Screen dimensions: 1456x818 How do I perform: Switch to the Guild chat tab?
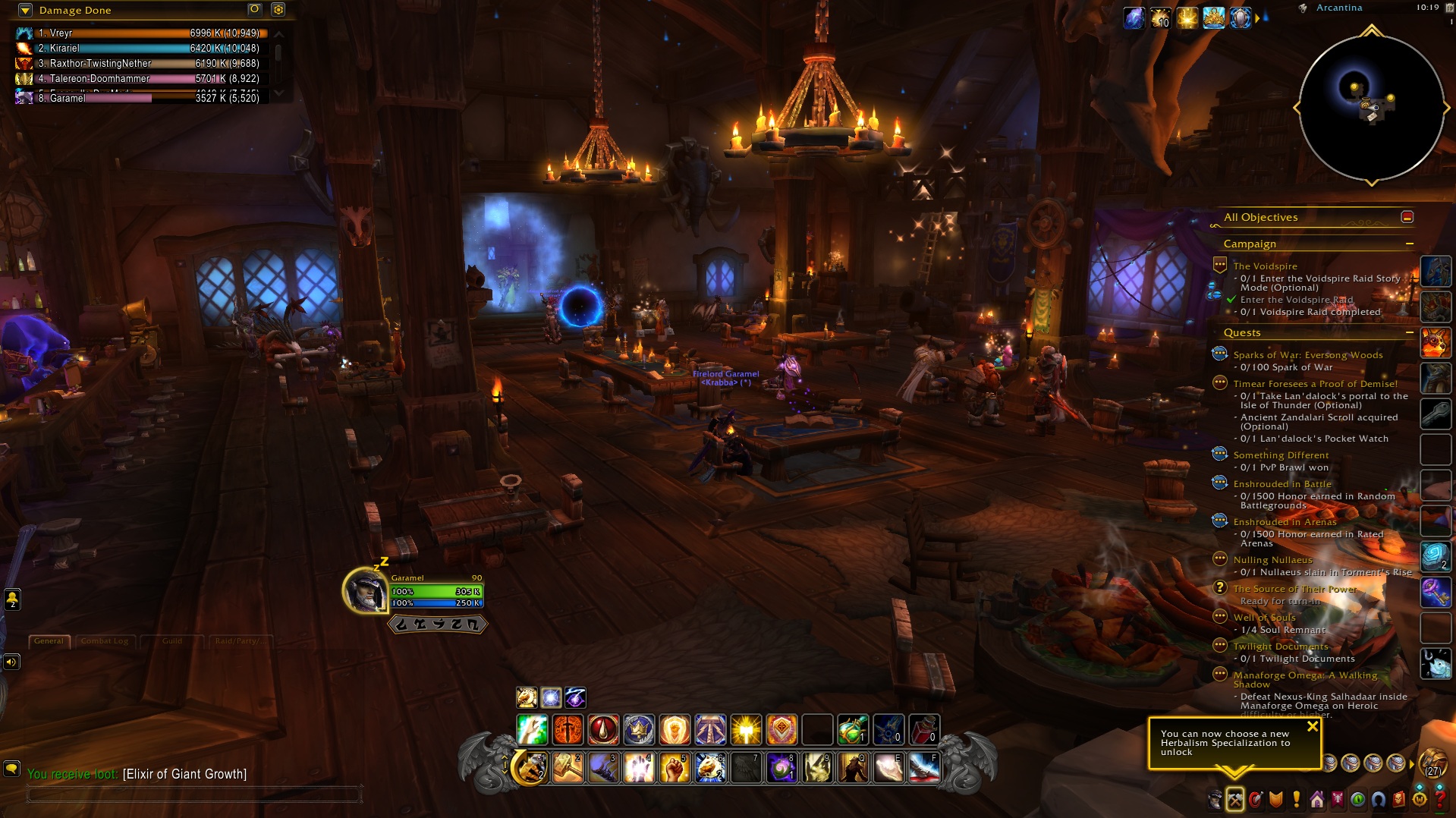click(172, 641)
